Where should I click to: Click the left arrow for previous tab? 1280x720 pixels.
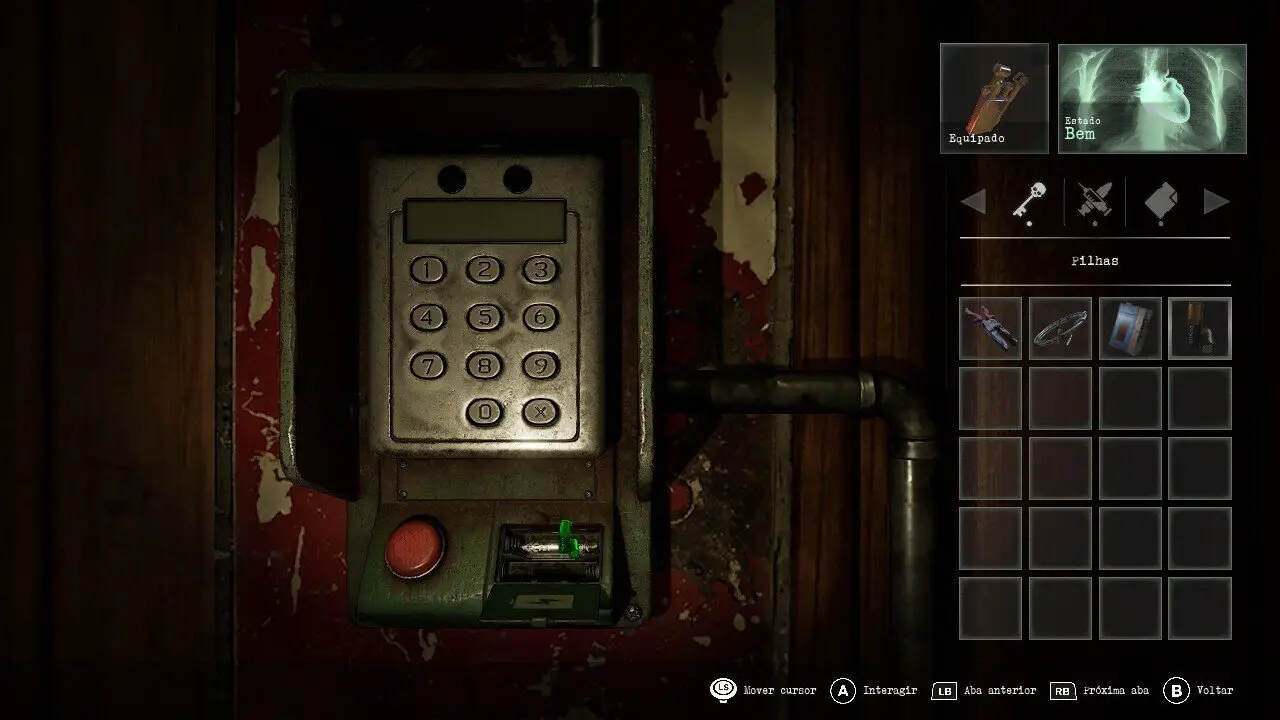[973, 202]
